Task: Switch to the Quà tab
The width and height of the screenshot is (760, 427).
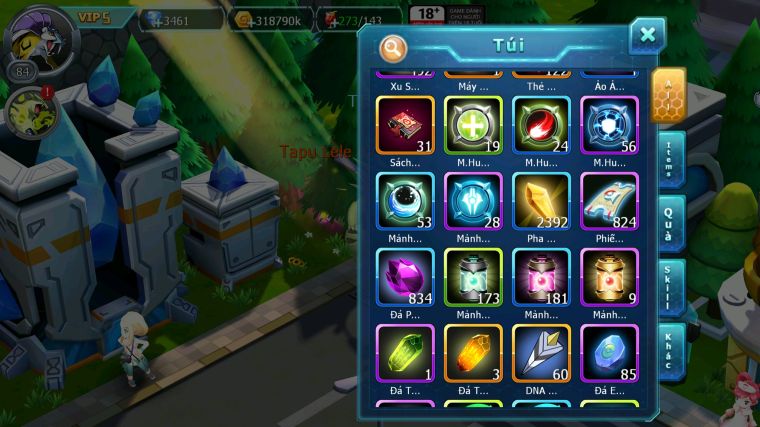Action: point(668,223)
